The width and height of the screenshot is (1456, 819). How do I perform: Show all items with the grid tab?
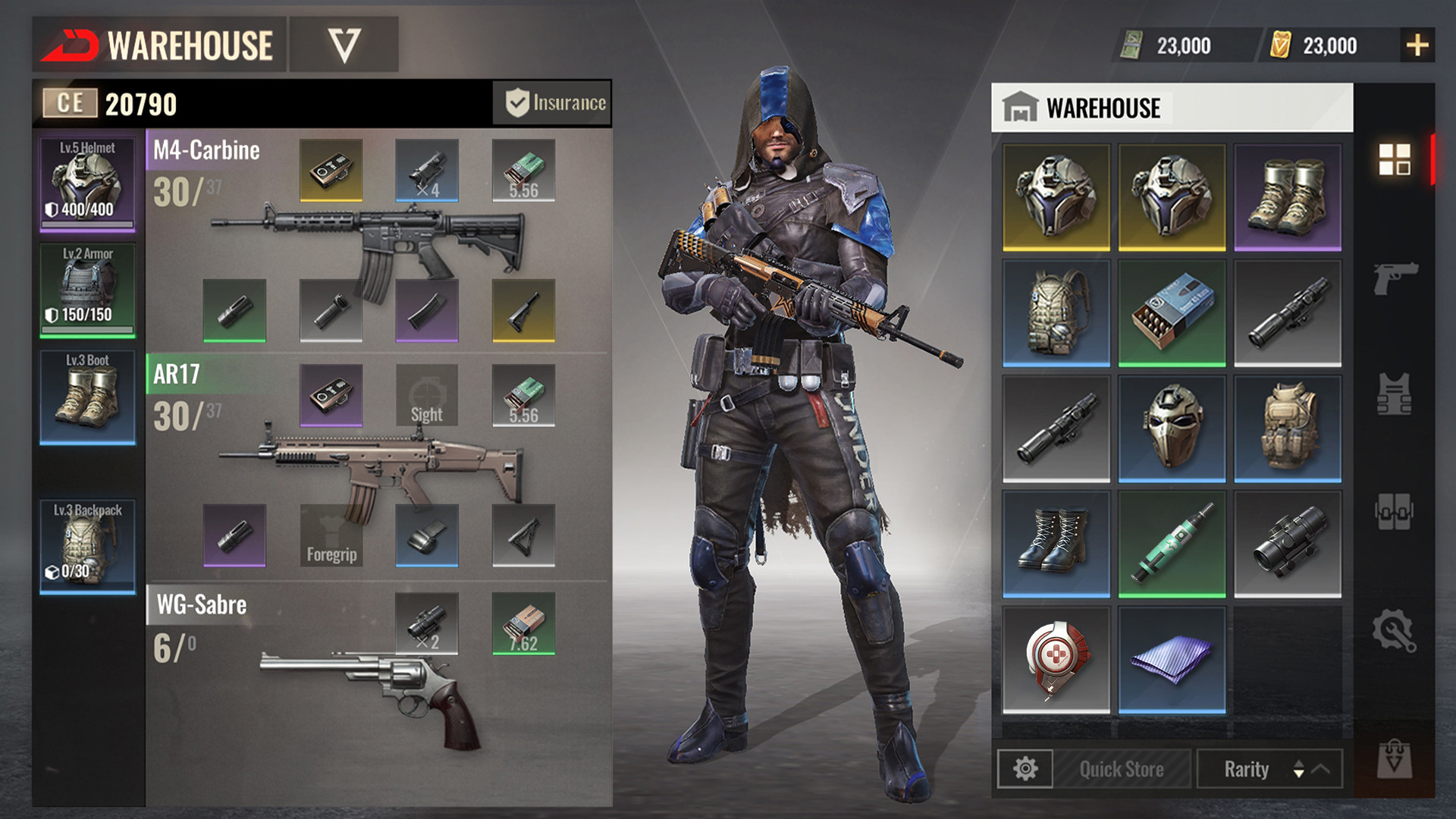click(1395, 159)
